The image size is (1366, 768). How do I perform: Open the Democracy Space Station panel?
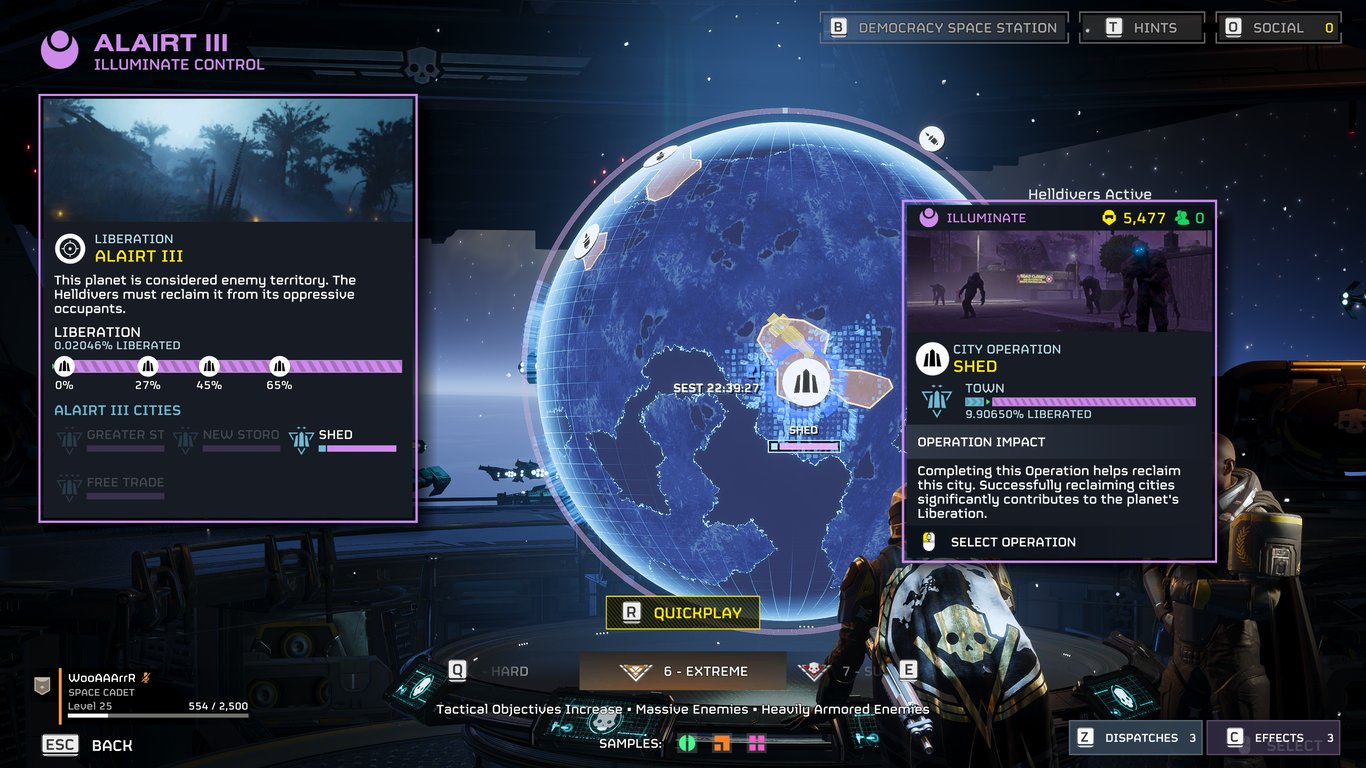click(944, 28)
